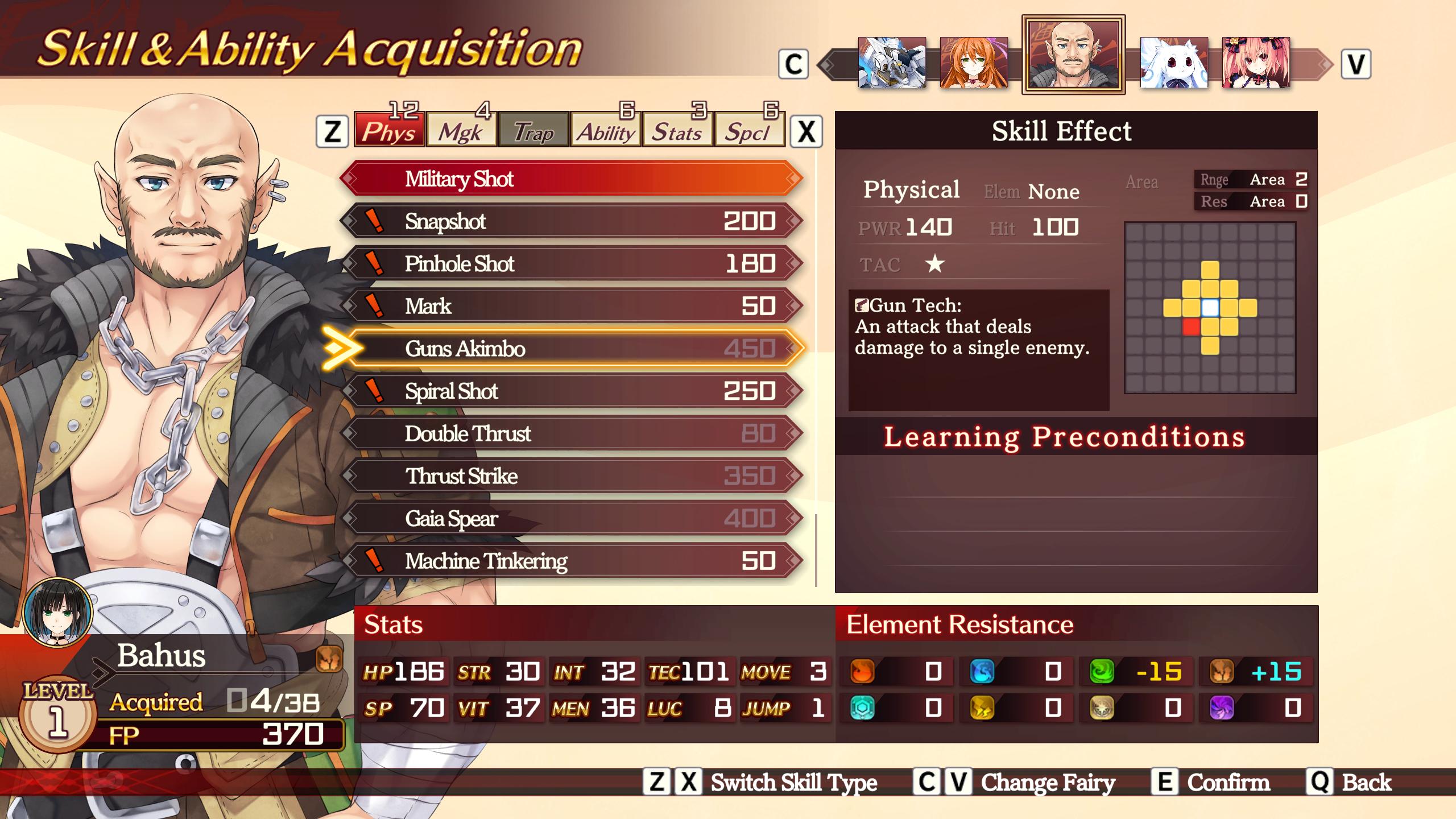Pick Pinhole Shot from the list
Viewport: 1456px width, 819px height.
(571, 264)
